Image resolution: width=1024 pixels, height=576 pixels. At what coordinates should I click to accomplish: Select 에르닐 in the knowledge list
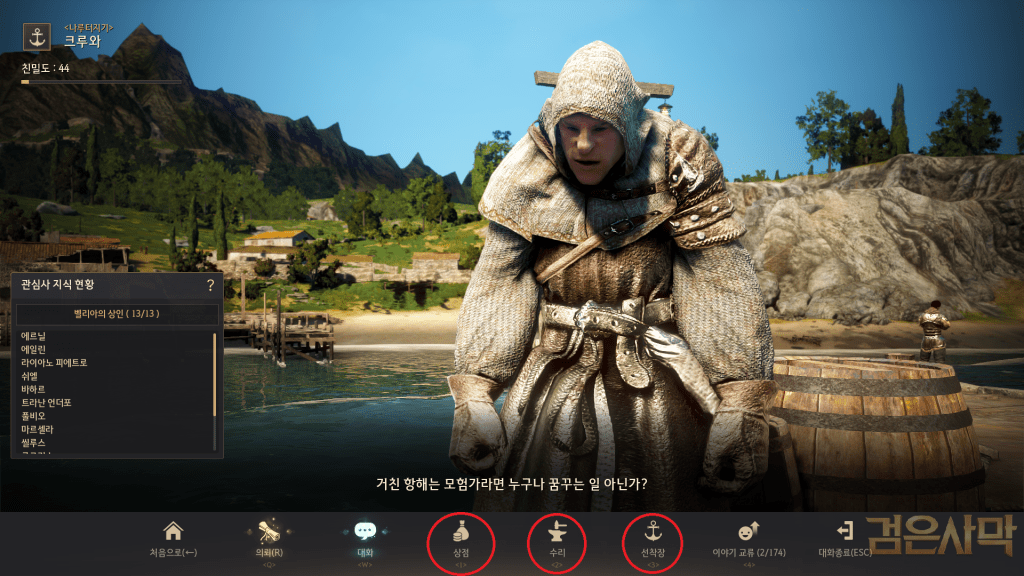[34, 336]
